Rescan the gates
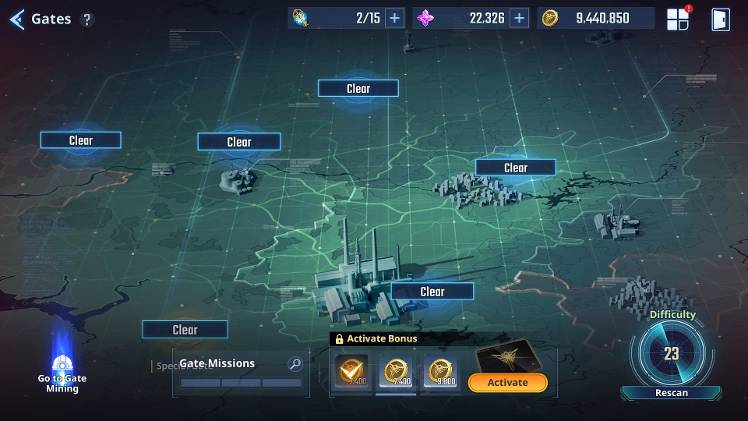Viewport: 748px width, 421px height. 671,392
